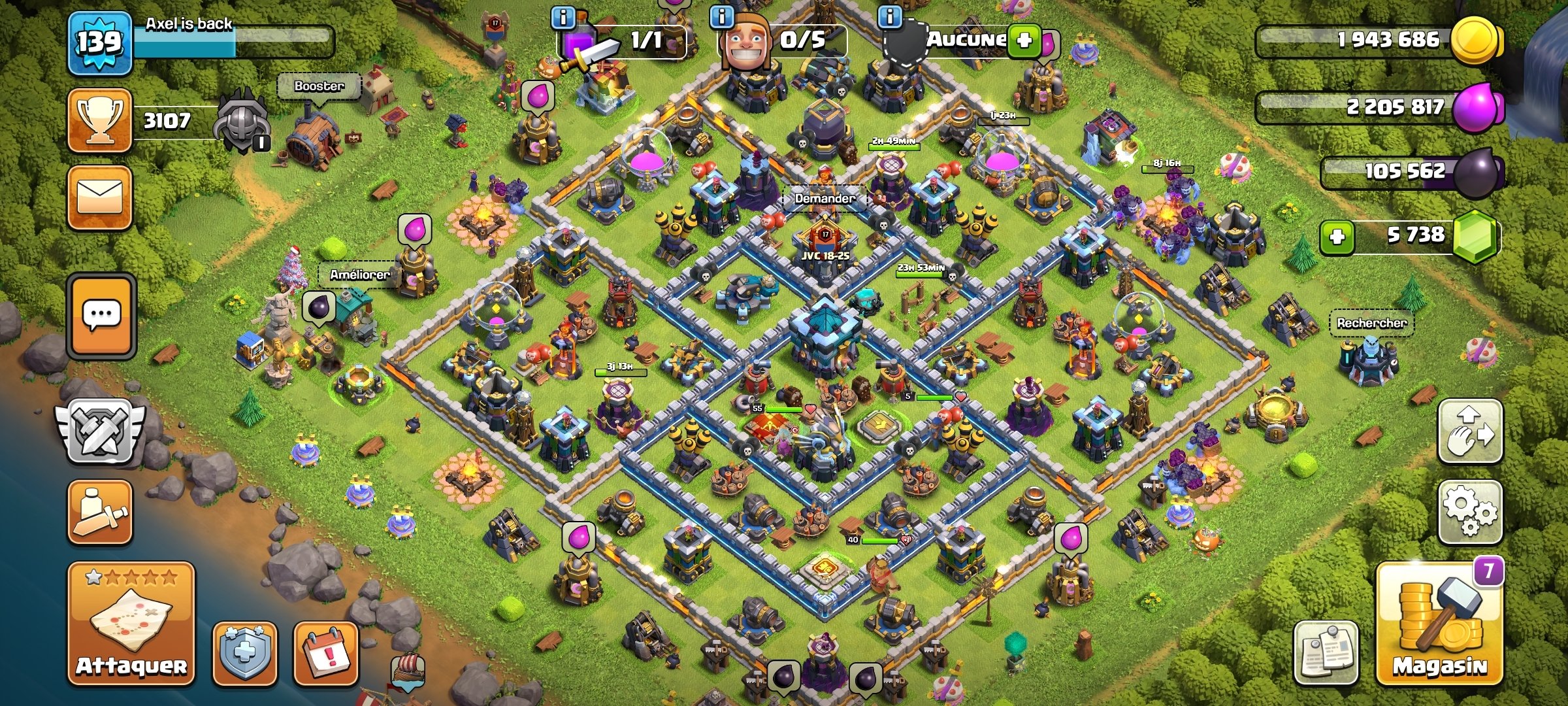Add a shield using Aucune plus button
The image size is (1568, 706).
tap(1024, 40)
